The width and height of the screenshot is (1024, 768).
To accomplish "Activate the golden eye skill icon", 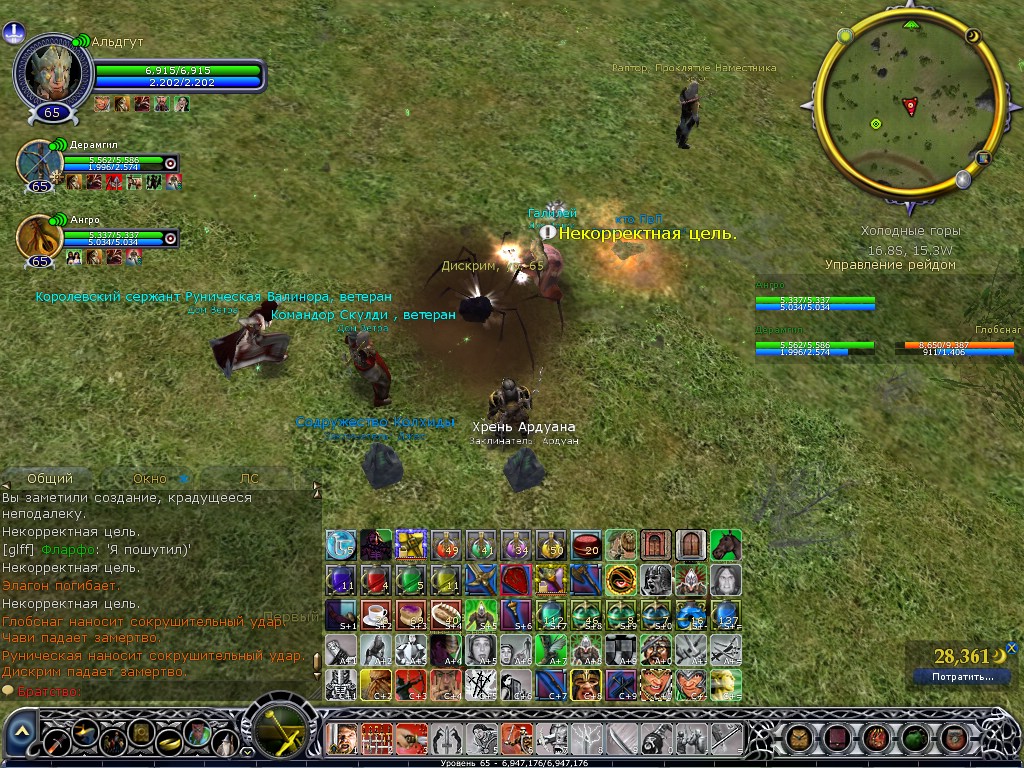I will (620, 580).
